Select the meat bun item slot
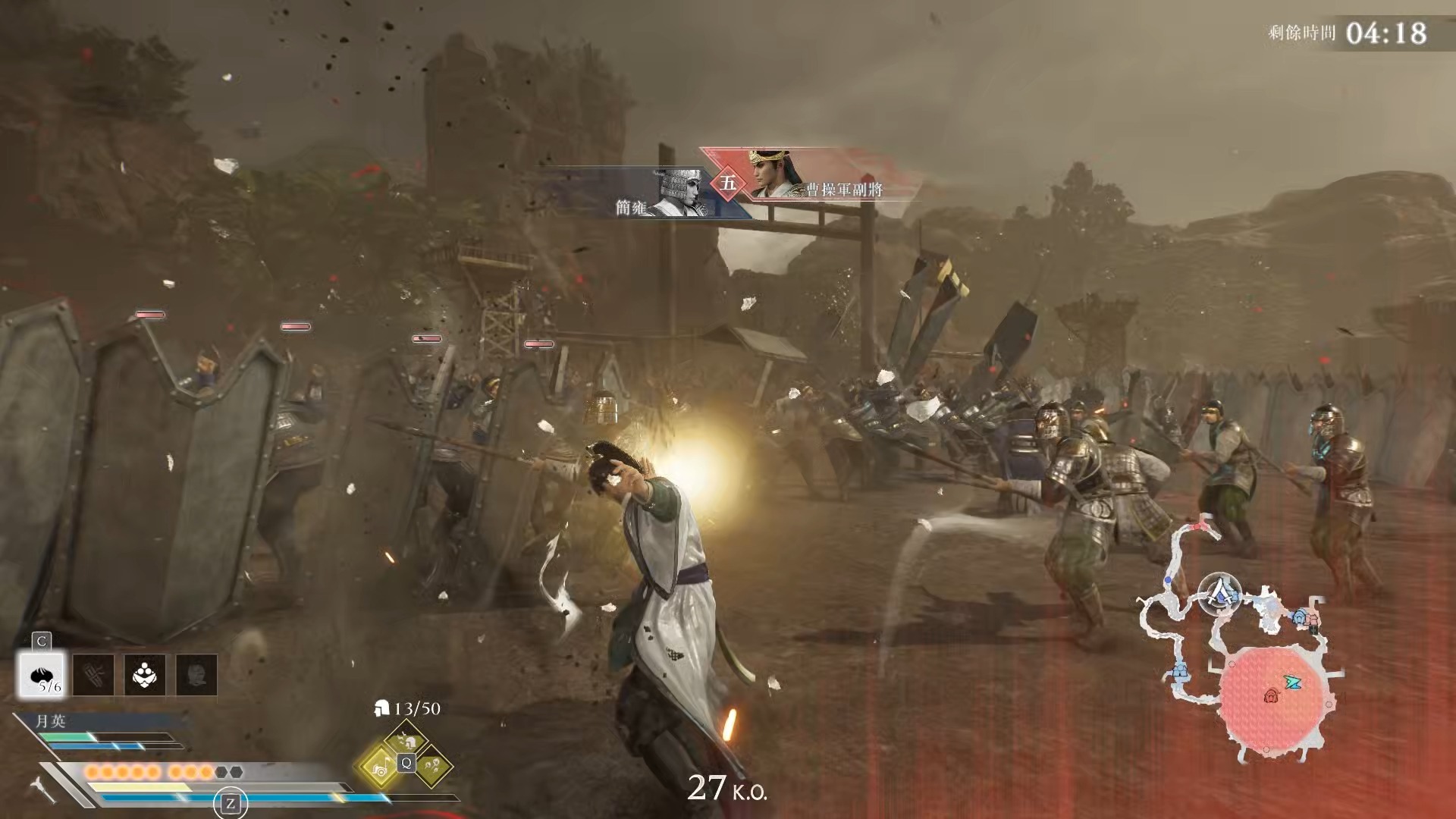1456x819 pixels. point(42,674)
